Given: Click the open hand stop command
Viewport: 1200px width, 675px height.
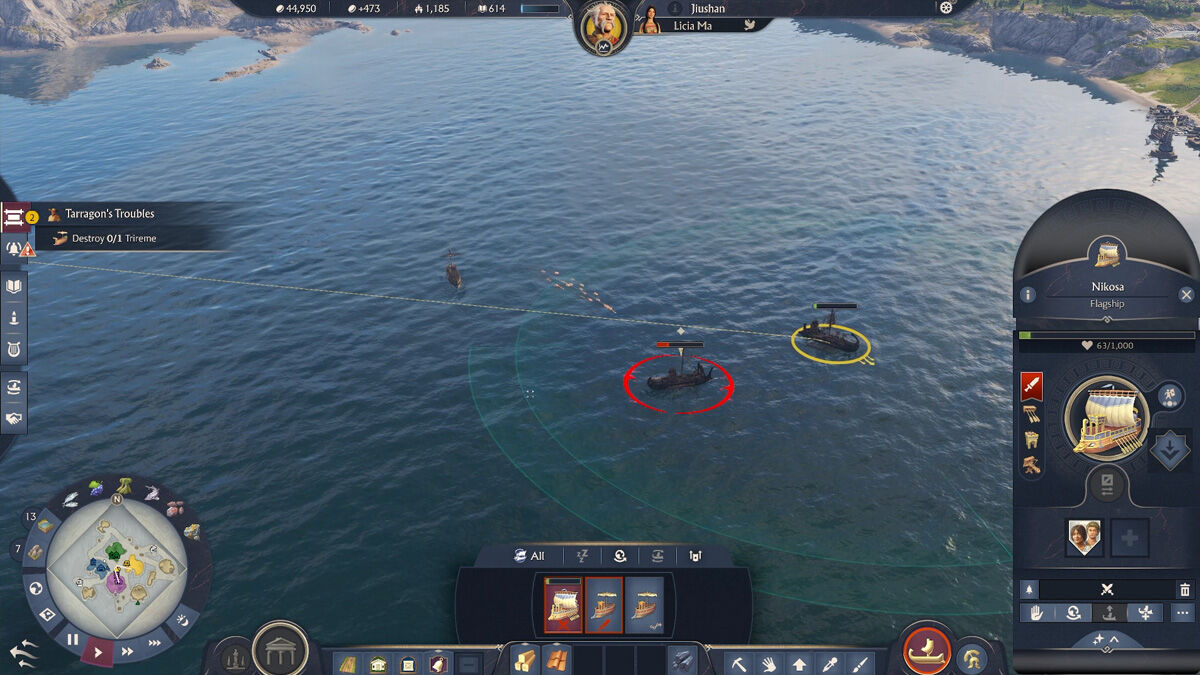Looking at the screenshot, I should (x=1037, y=613).
